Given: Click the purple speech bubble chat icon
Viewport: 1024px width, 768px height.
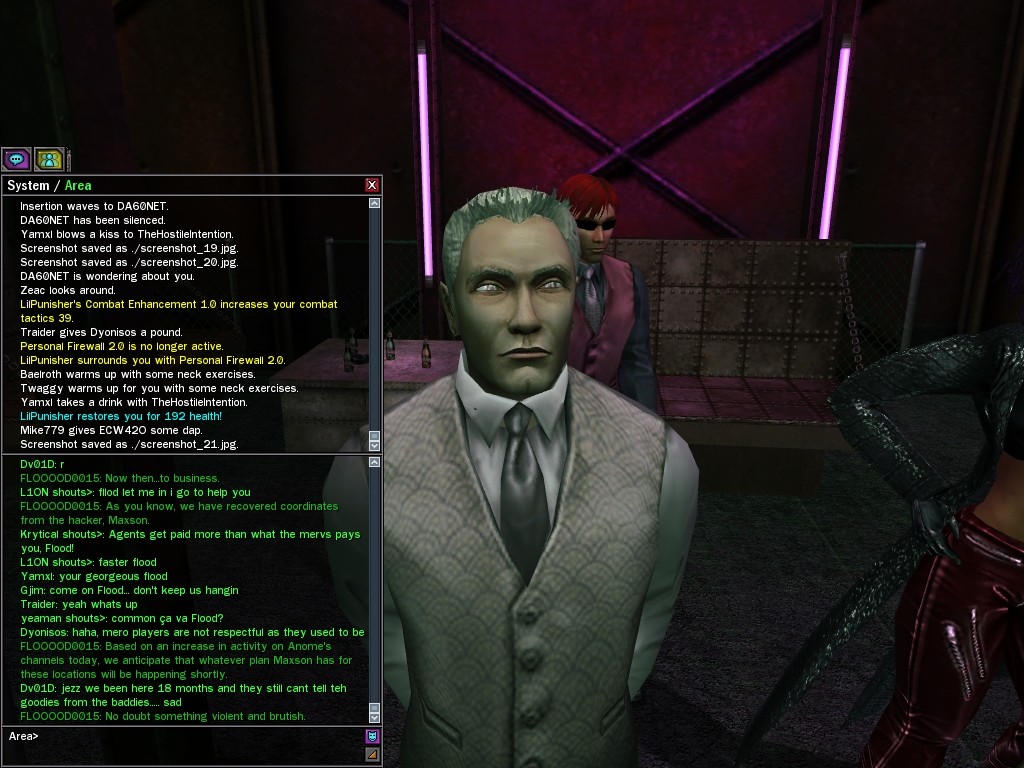Looking at the screenshot, I should 16,159.
